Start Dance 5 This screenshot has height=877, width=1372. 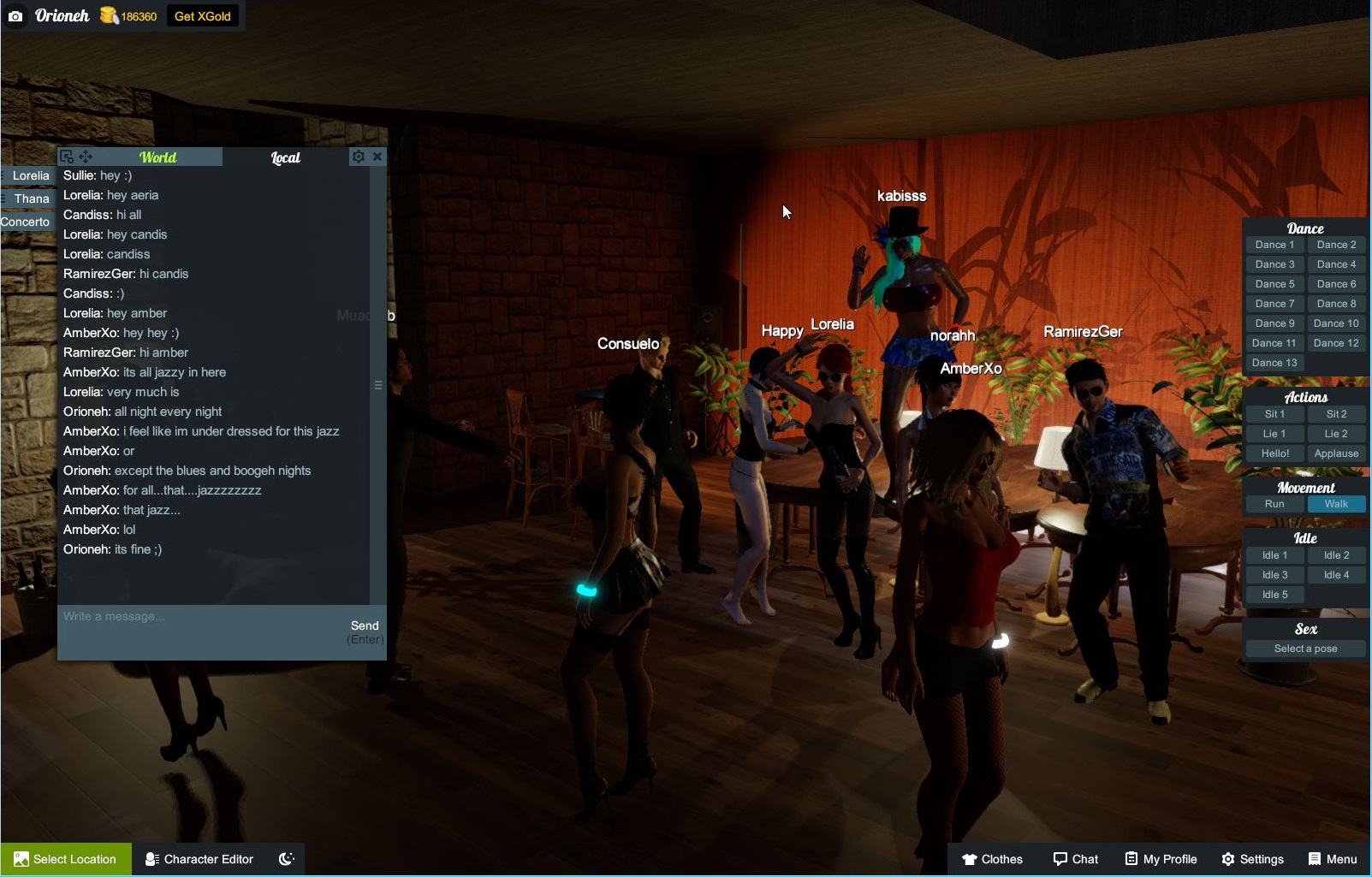1274,283
